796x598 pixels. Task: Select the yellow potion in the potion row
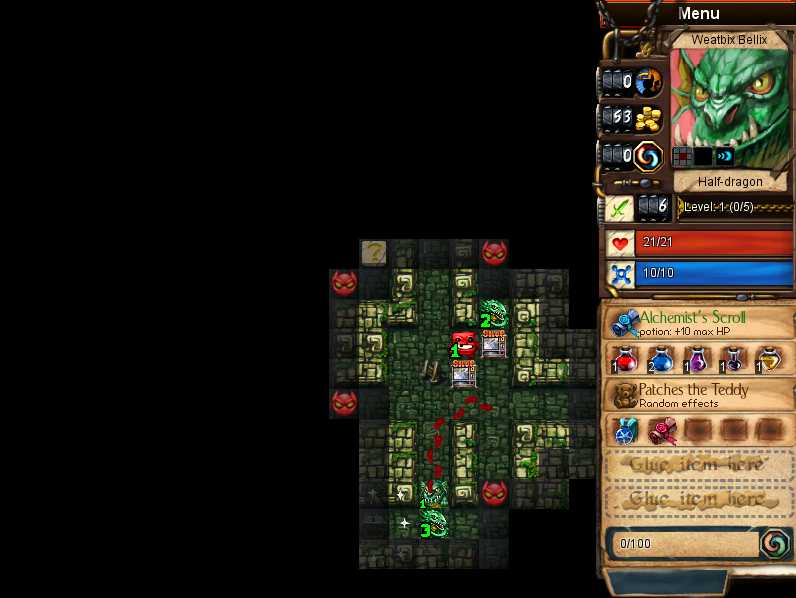pos(769,360)
